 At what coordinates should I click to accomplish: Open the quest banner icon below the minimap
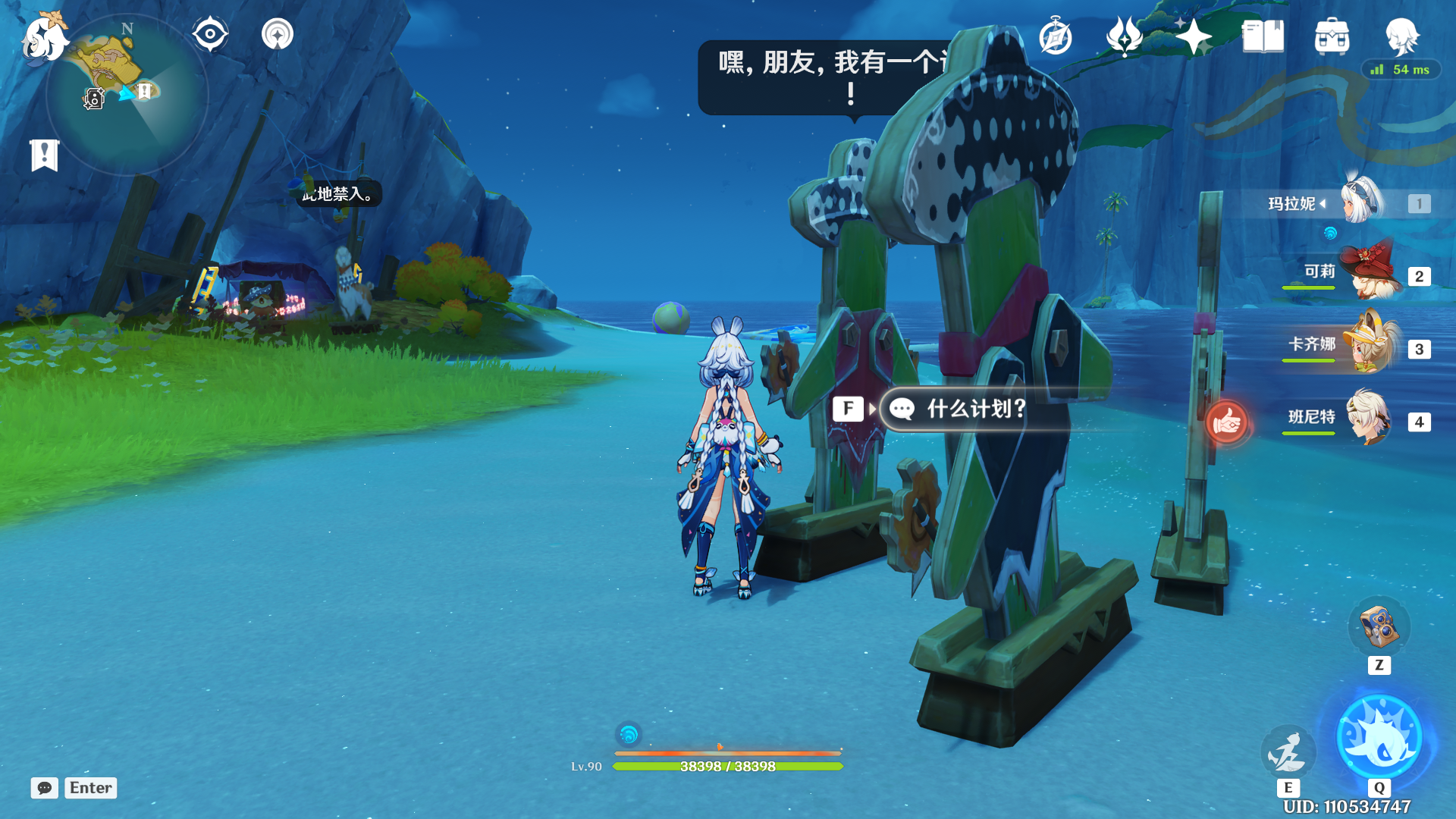[45, 155]
